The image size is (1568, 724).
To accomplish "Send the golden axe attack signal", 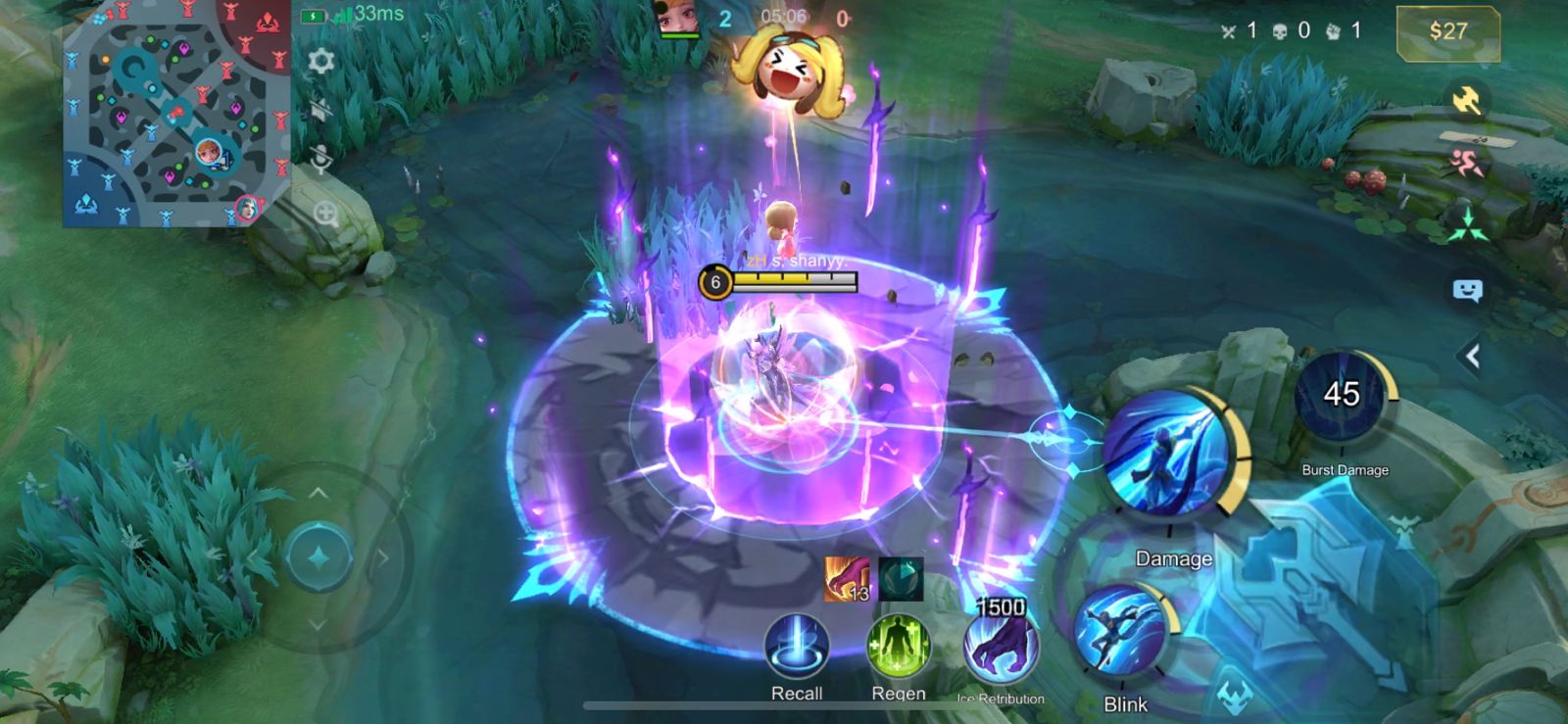I will pos(1467,100).
